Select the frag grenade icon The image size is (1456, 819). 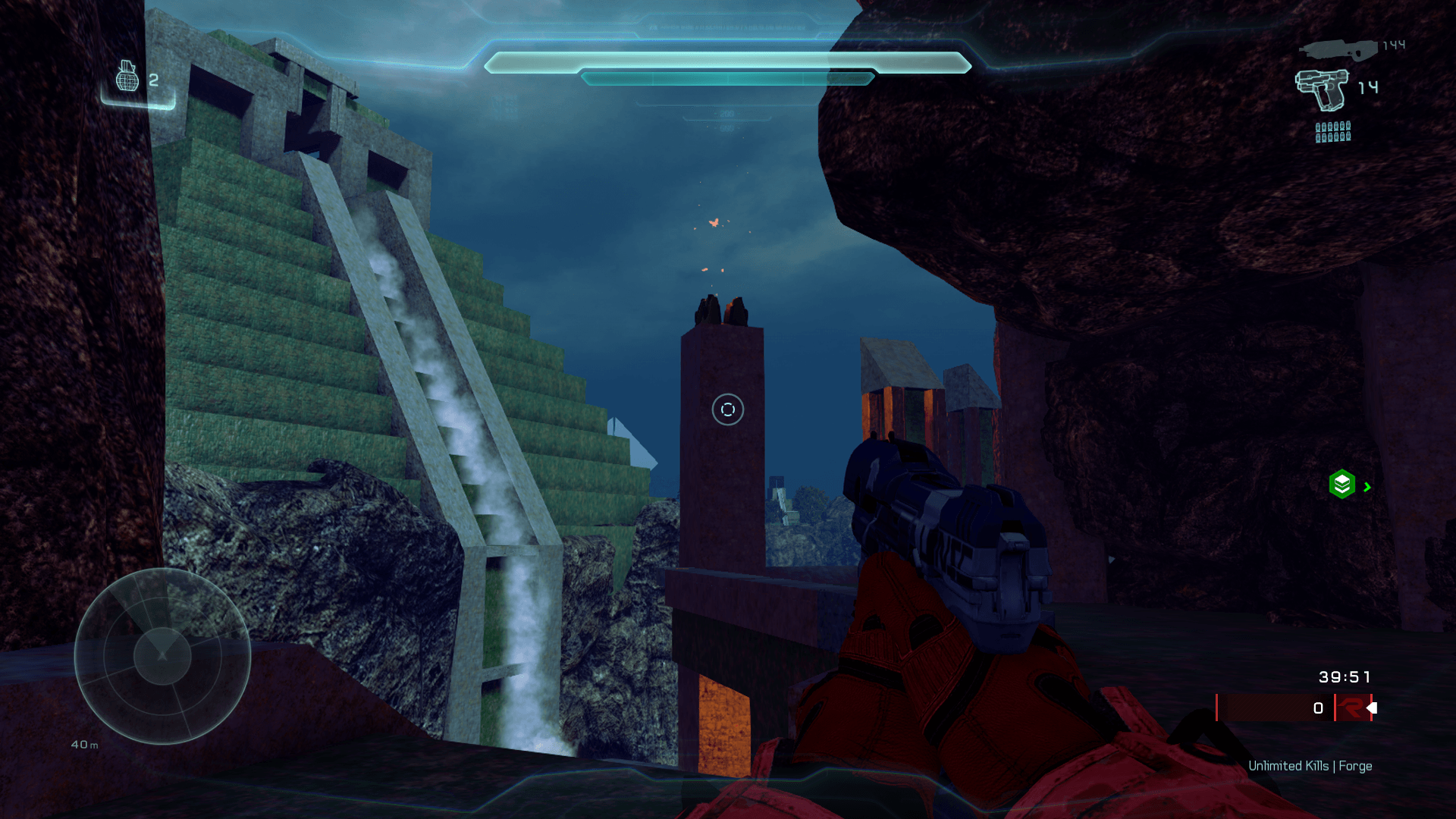[x=127, y=77]
